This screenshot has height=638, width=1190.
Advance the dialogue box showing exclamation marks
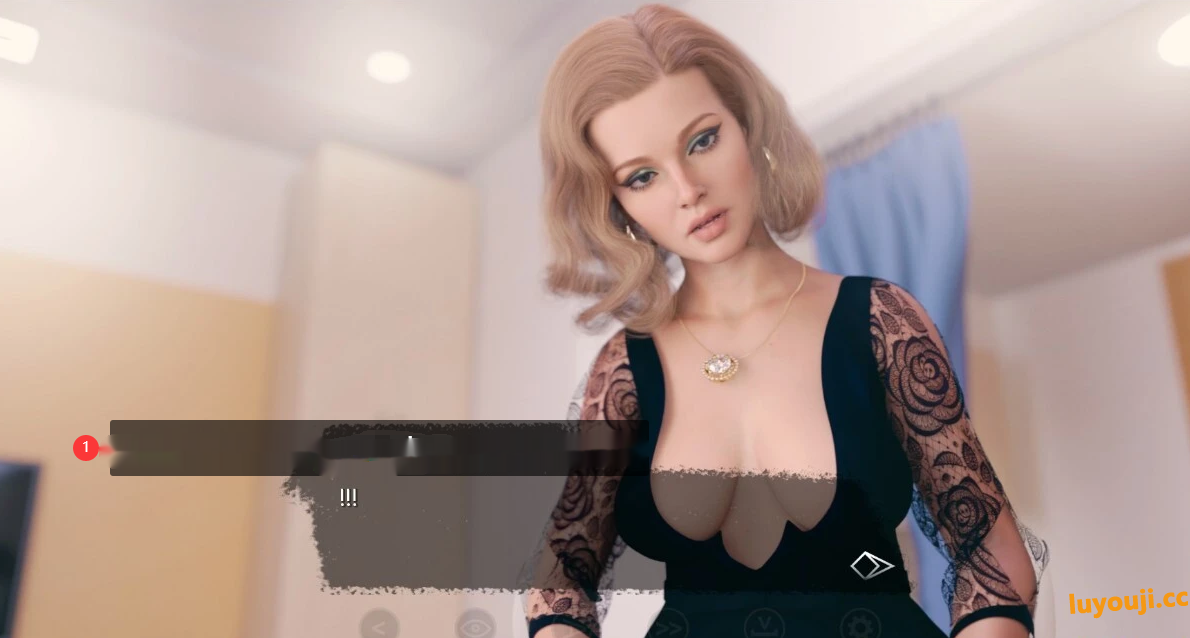480,530
